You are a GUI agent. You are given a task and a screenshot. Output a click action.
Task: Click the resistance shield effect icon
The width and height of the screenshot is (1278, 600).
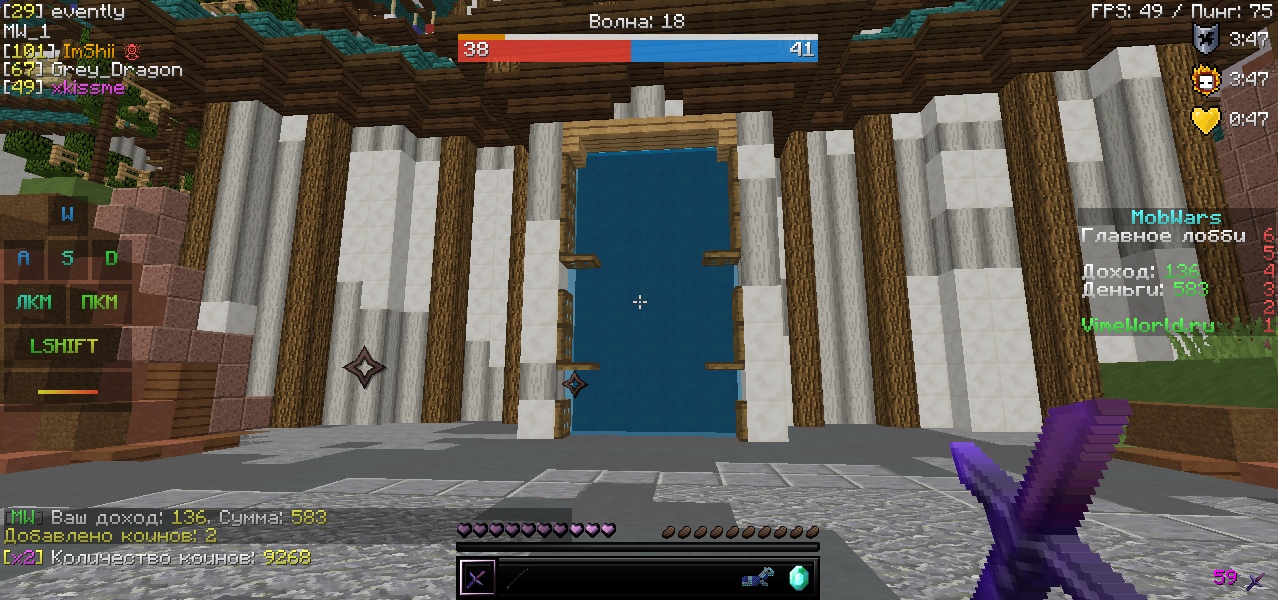[1207, 39]
